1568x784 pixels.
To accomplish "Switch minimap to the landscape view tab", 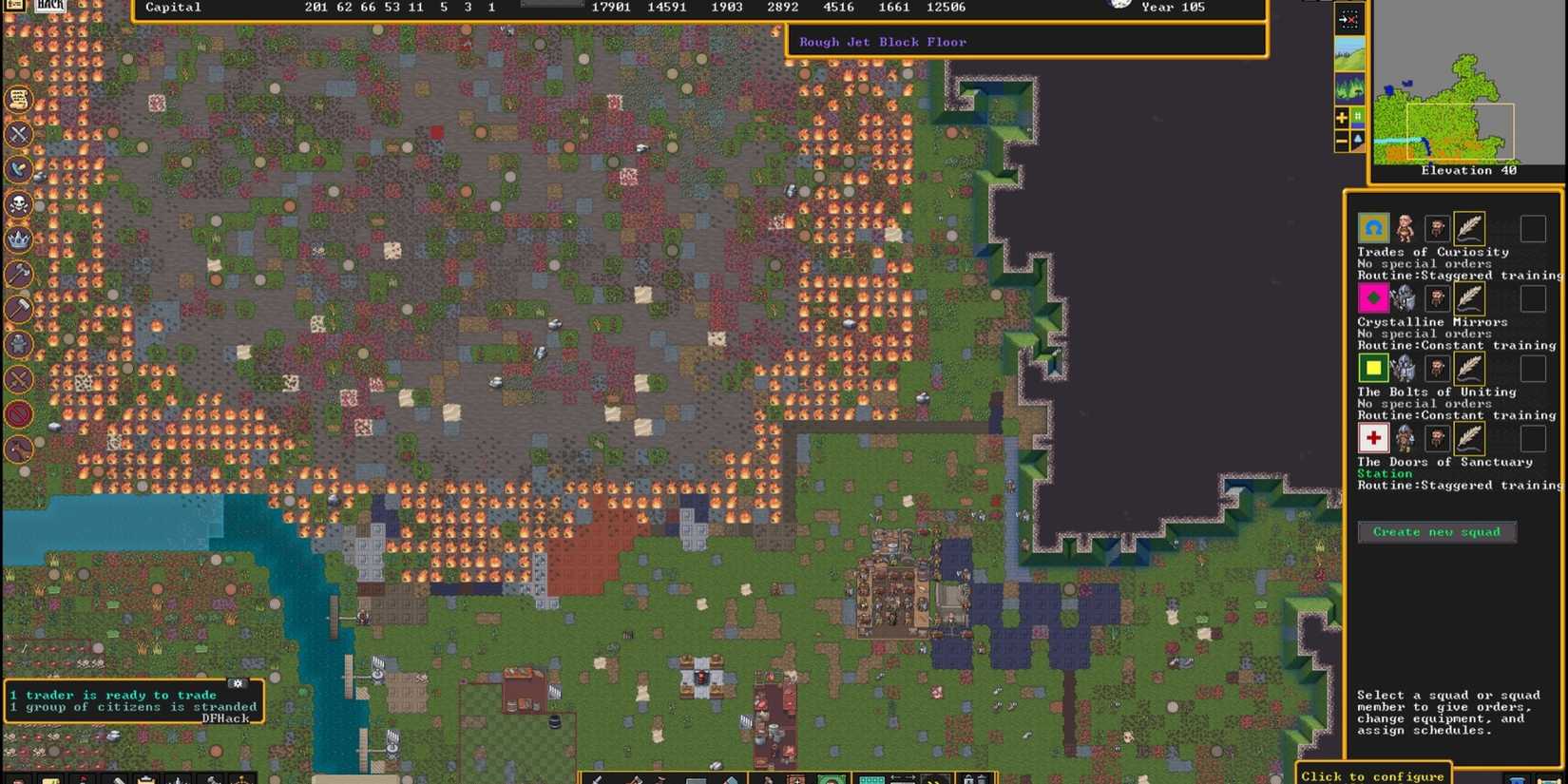I will (1348, 53).
